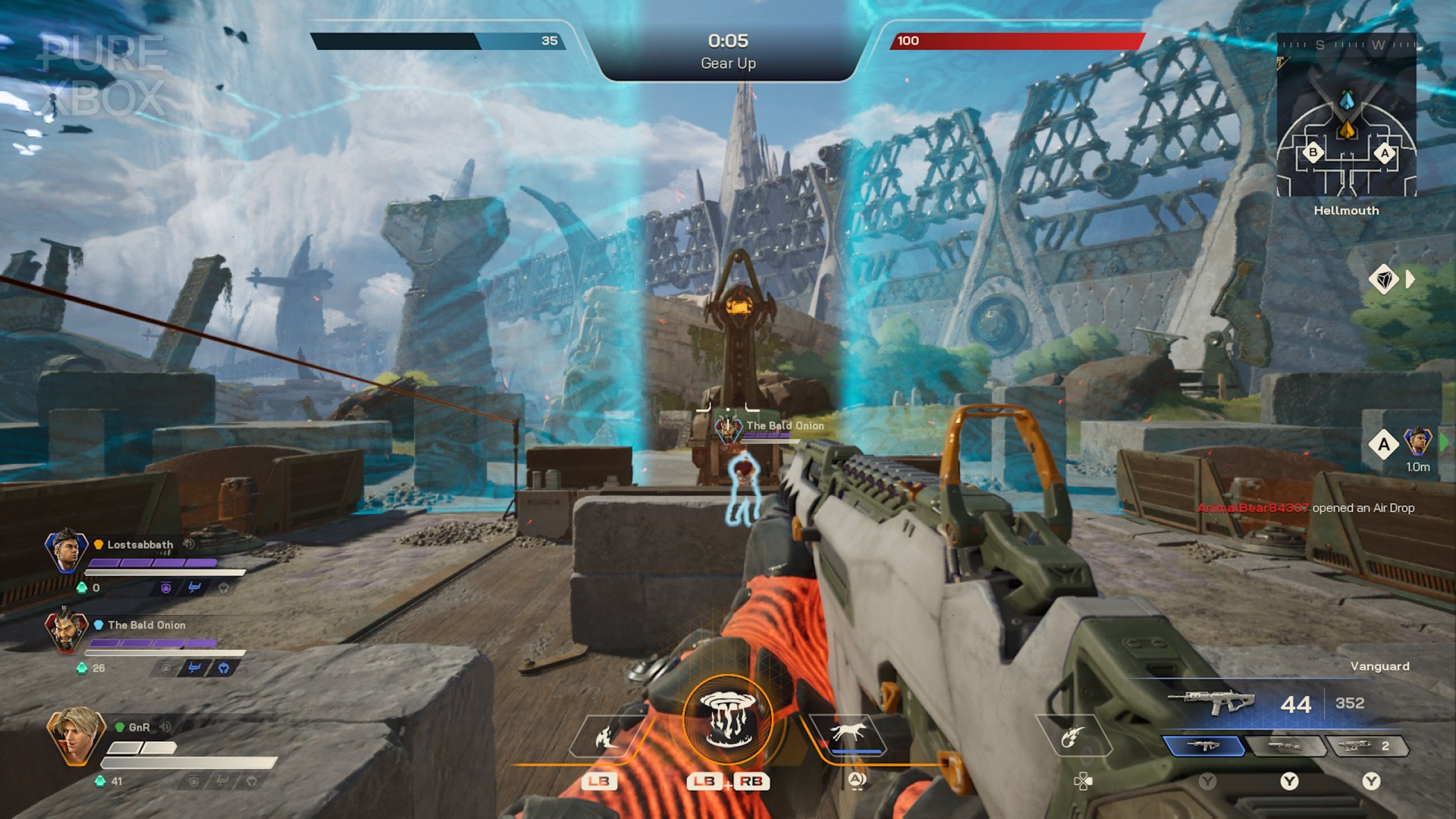Click the diamond gem marker icon
Screen dimensions: 1456x819
tap(1384, 279)
